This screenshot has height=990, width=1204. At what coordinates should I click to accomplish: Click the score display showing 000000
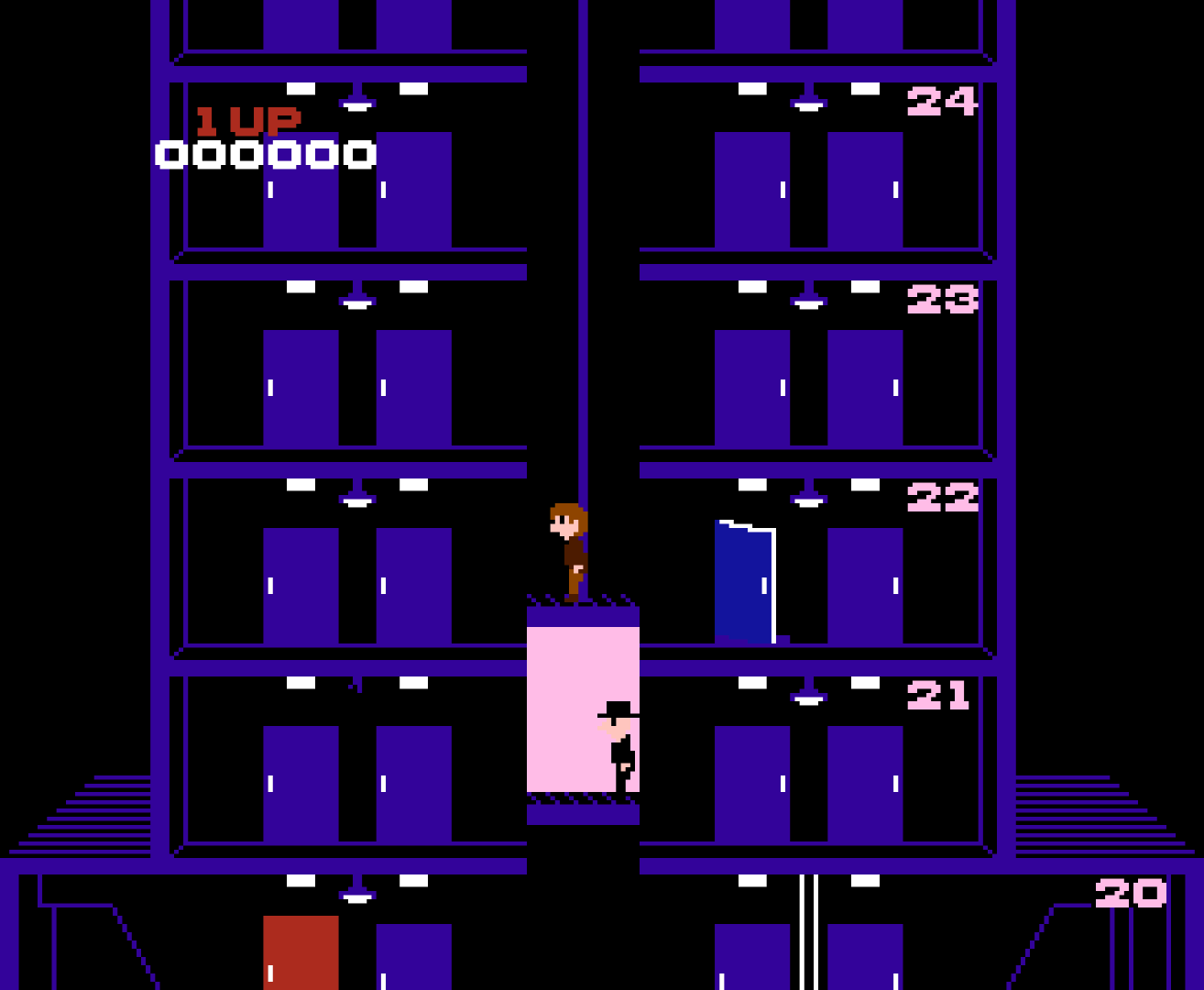click(264, 154)
